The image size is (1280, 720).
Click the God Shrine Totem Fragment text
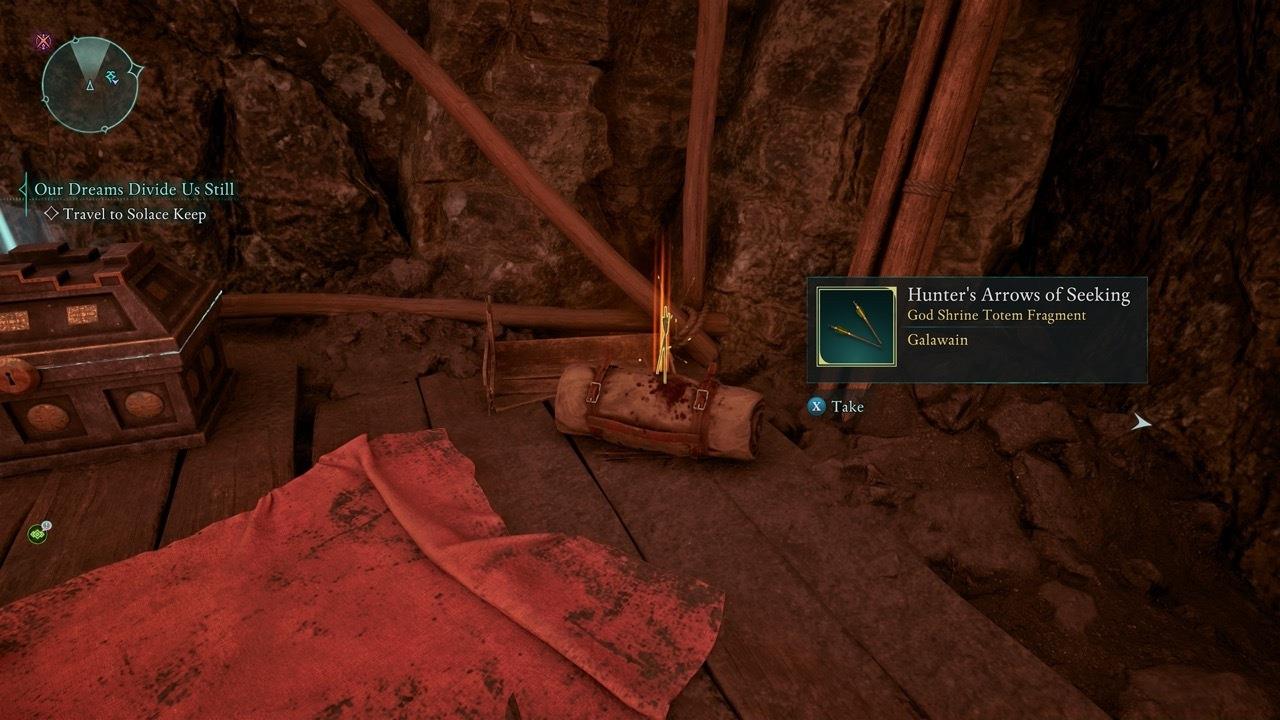pos(996,316)
